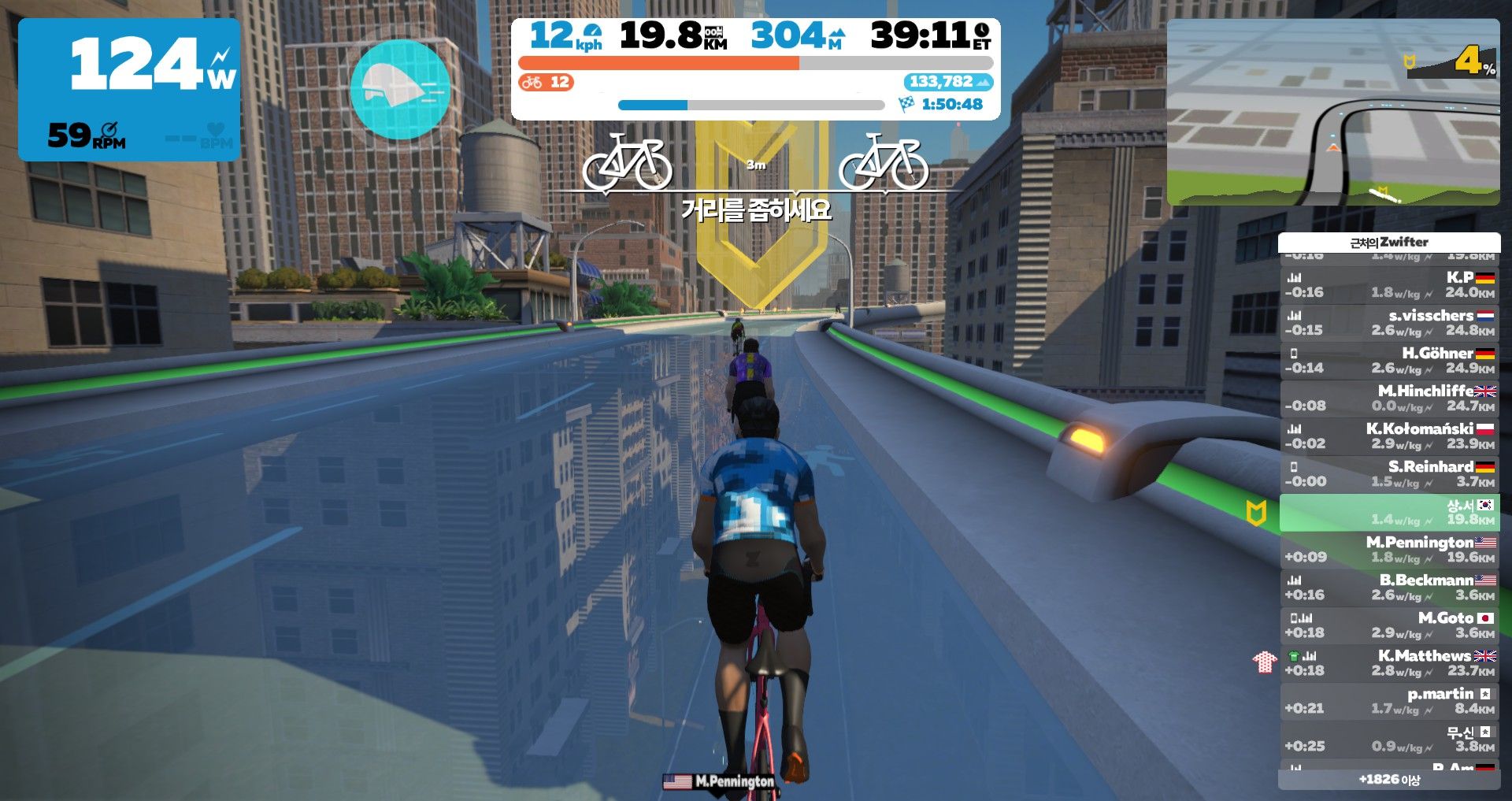1512x801 pixels.
Task: Select B.Beckmann rider row
Action: tap(1389, 587)
